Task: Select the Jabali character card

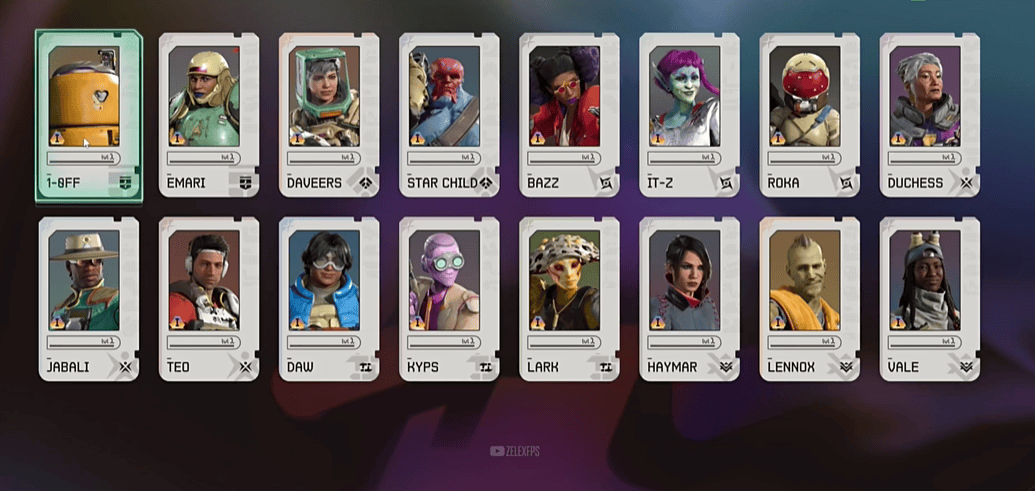Action: coord(89,297)
